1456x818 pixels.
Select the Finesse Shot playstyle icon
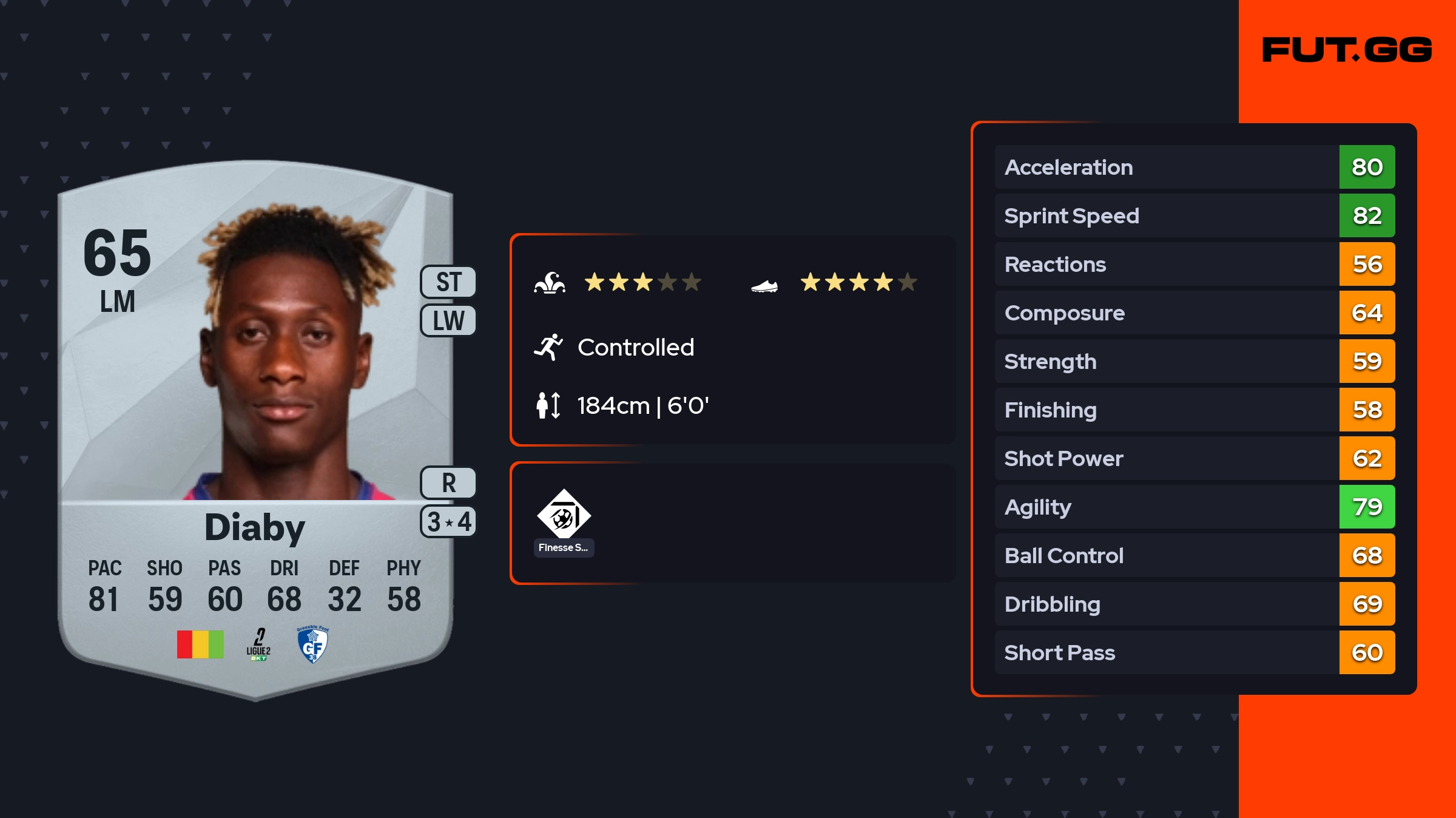(564, 516)
